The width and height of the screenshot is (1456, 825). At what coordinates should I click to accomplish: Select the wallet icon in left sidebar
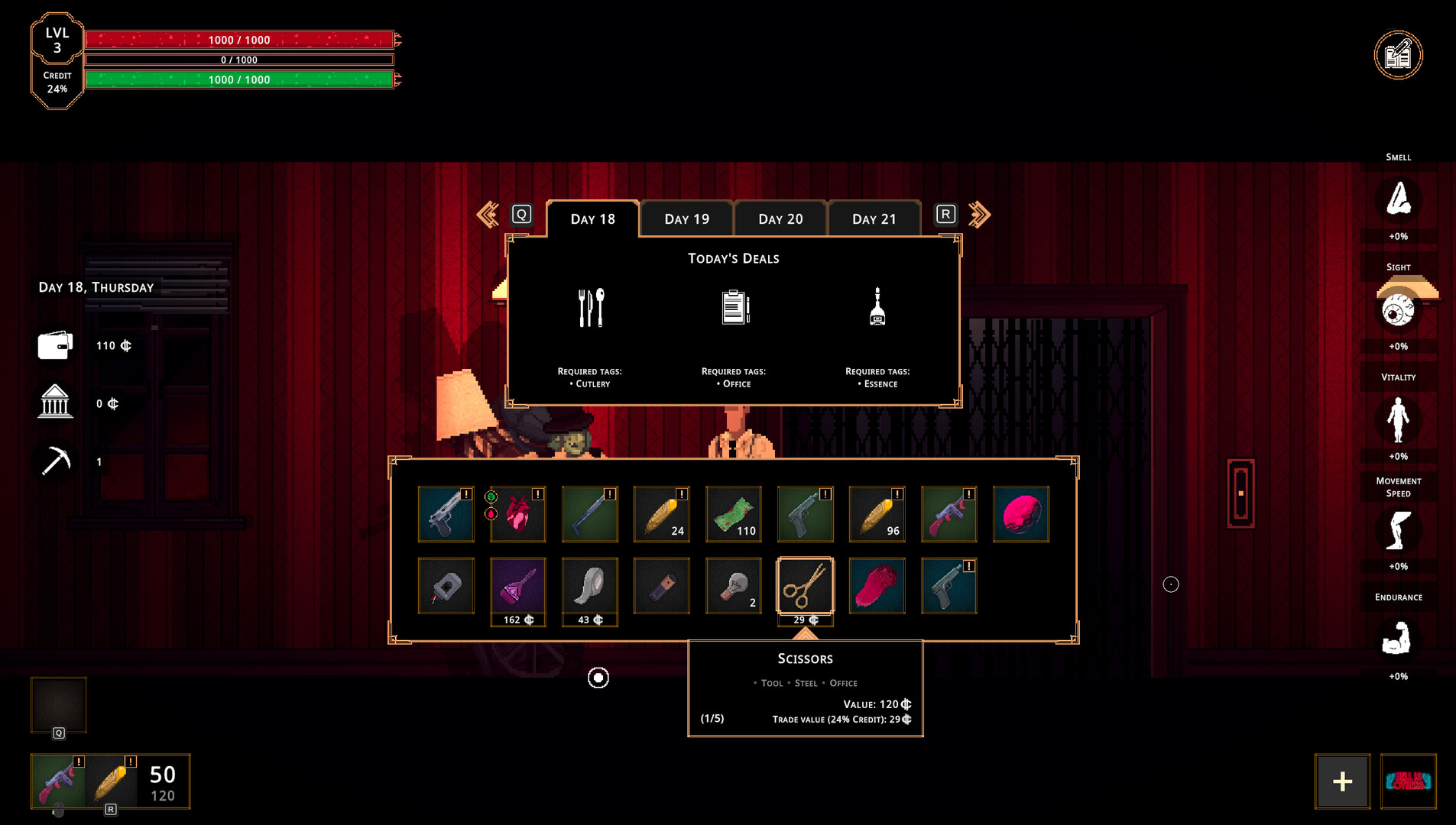(54, 345)
